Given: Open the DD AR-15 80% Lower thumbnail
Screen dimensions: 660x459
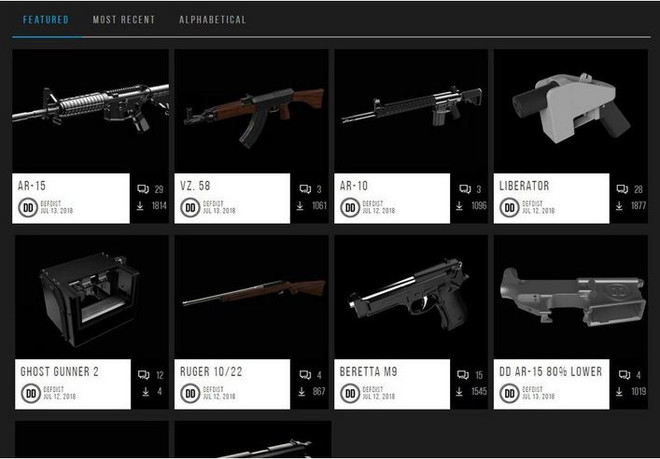Looking at the screenshot, I should point(571,297).
